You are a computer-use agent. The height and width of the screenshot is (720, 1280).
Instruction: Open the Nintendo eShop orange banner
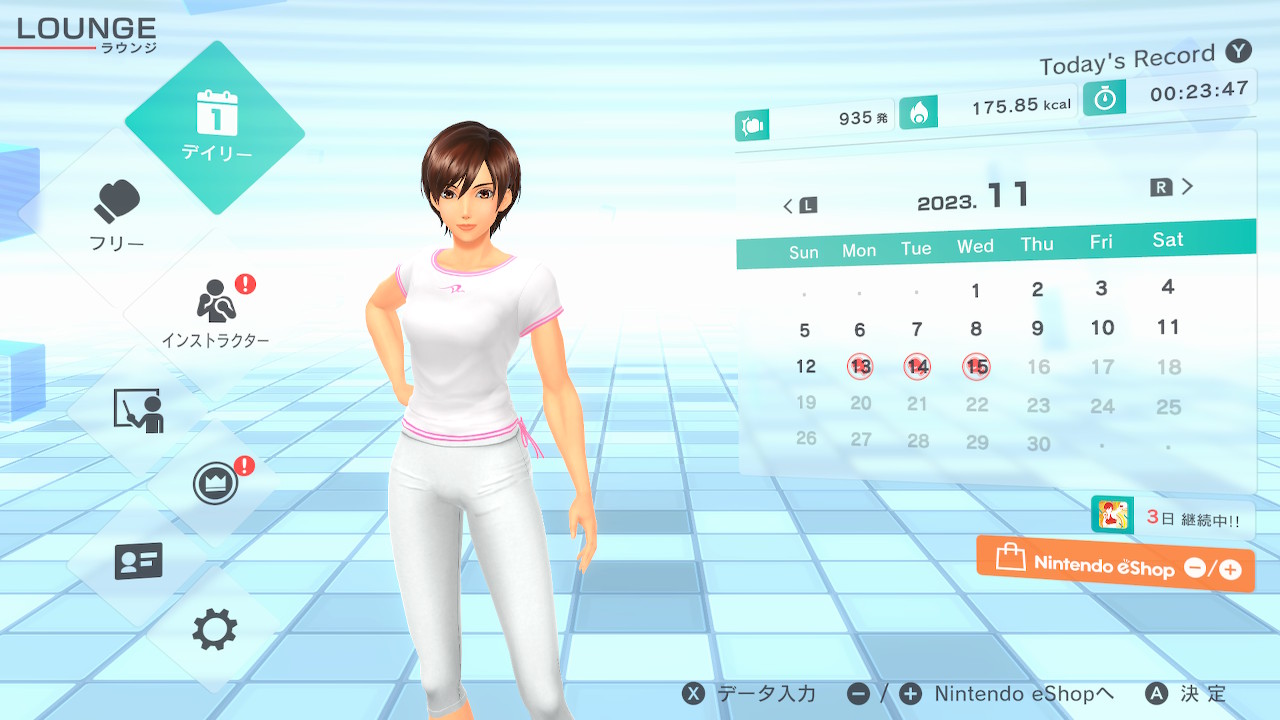pos(1115,565)
